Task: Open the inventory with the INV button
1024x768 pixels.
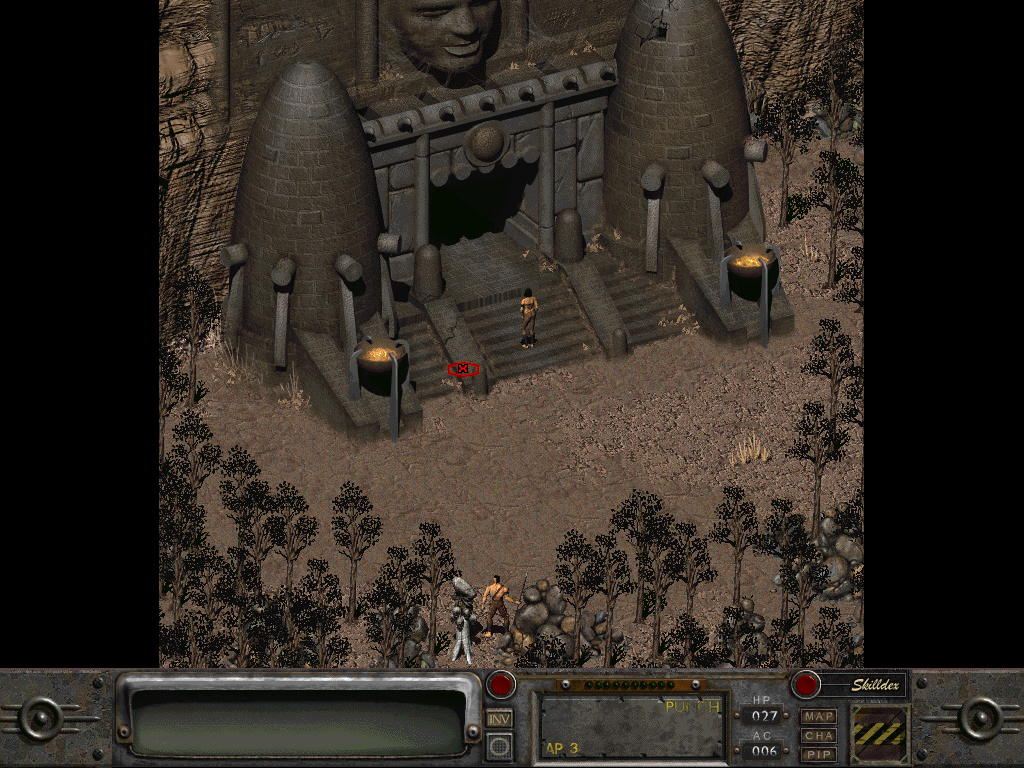Action: tap(499, 717)
